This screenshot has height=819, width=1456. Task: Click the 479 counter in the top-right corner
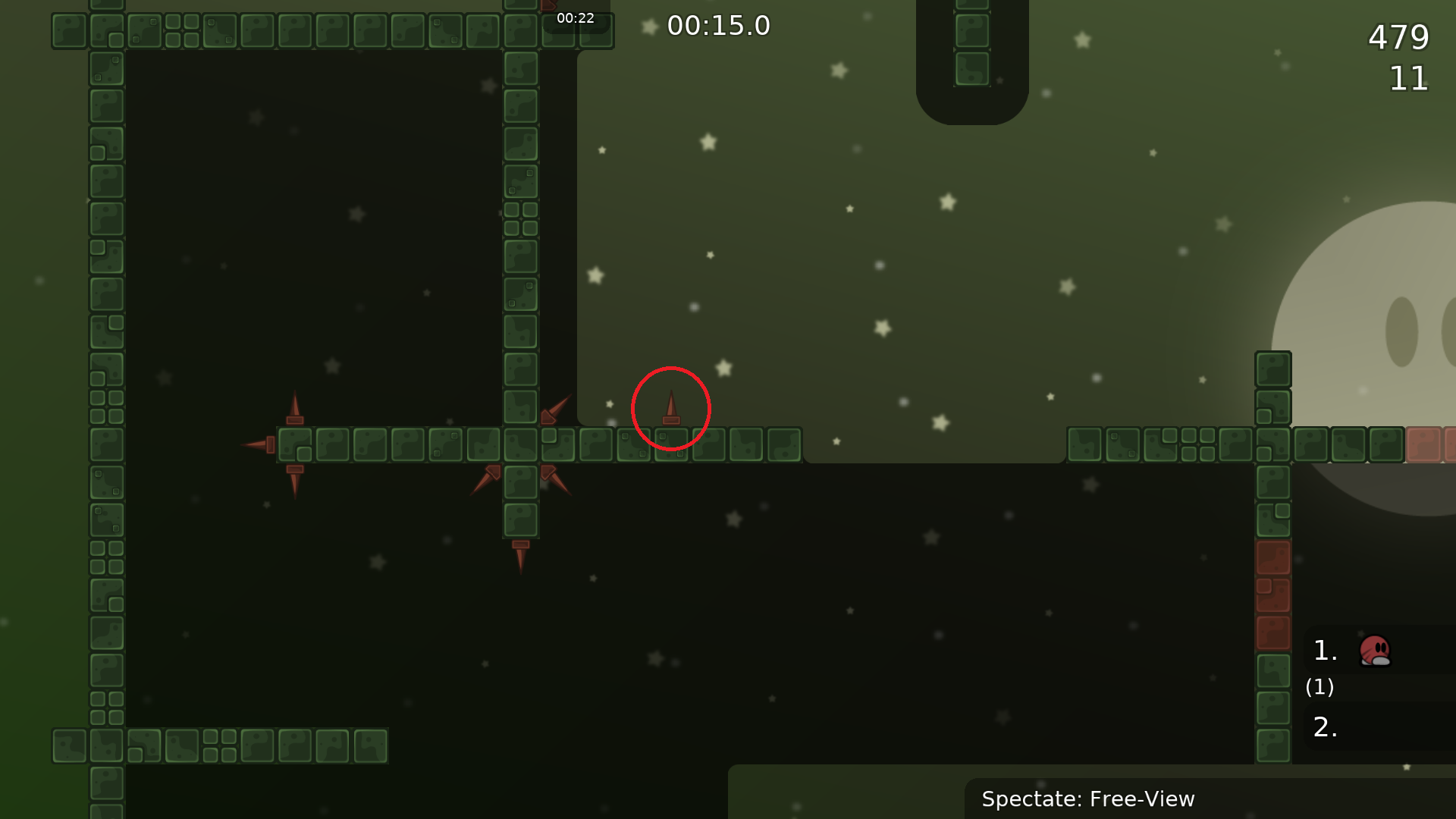pyautogui.click(x=1398, y=38)
